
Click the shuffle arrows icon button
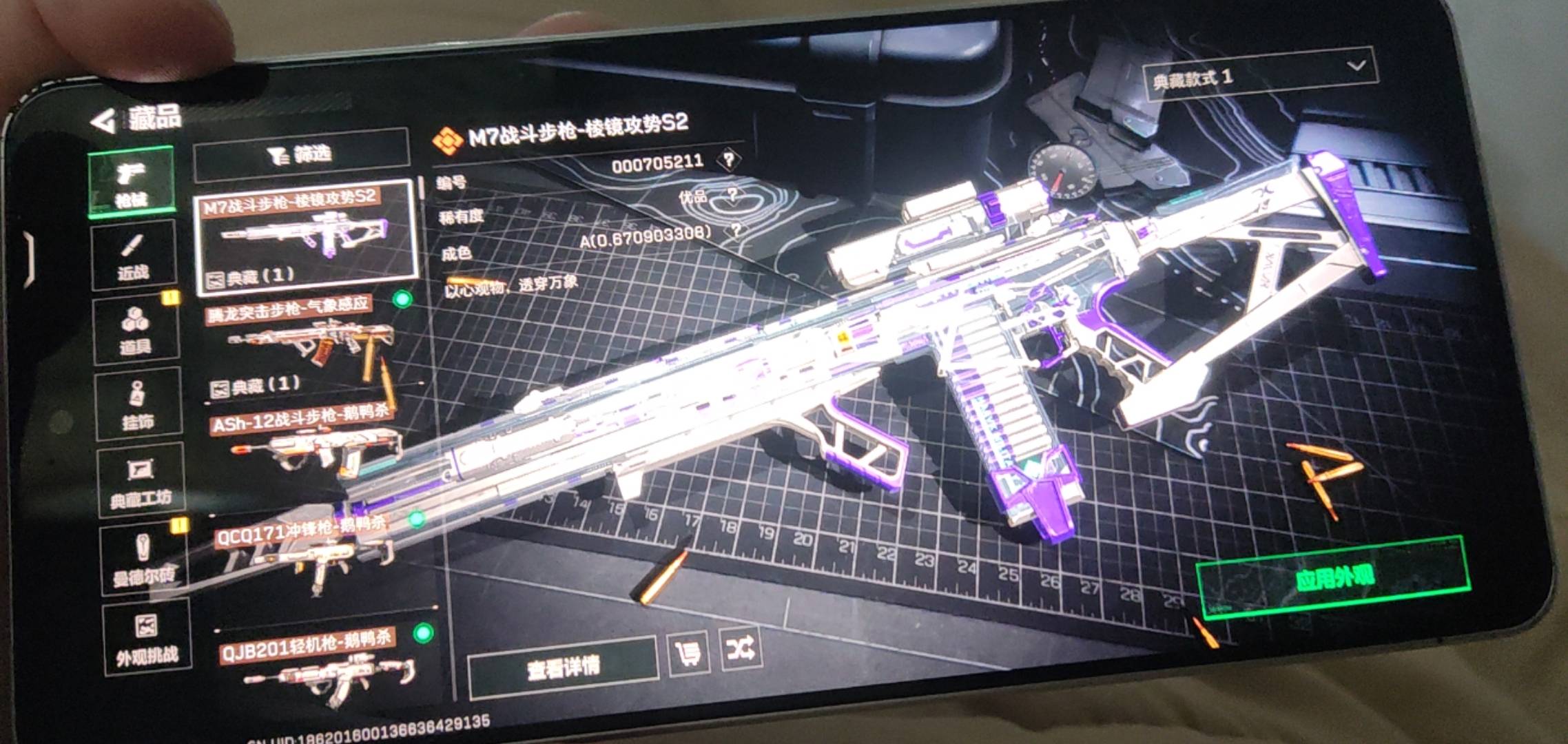coord(740,648)
